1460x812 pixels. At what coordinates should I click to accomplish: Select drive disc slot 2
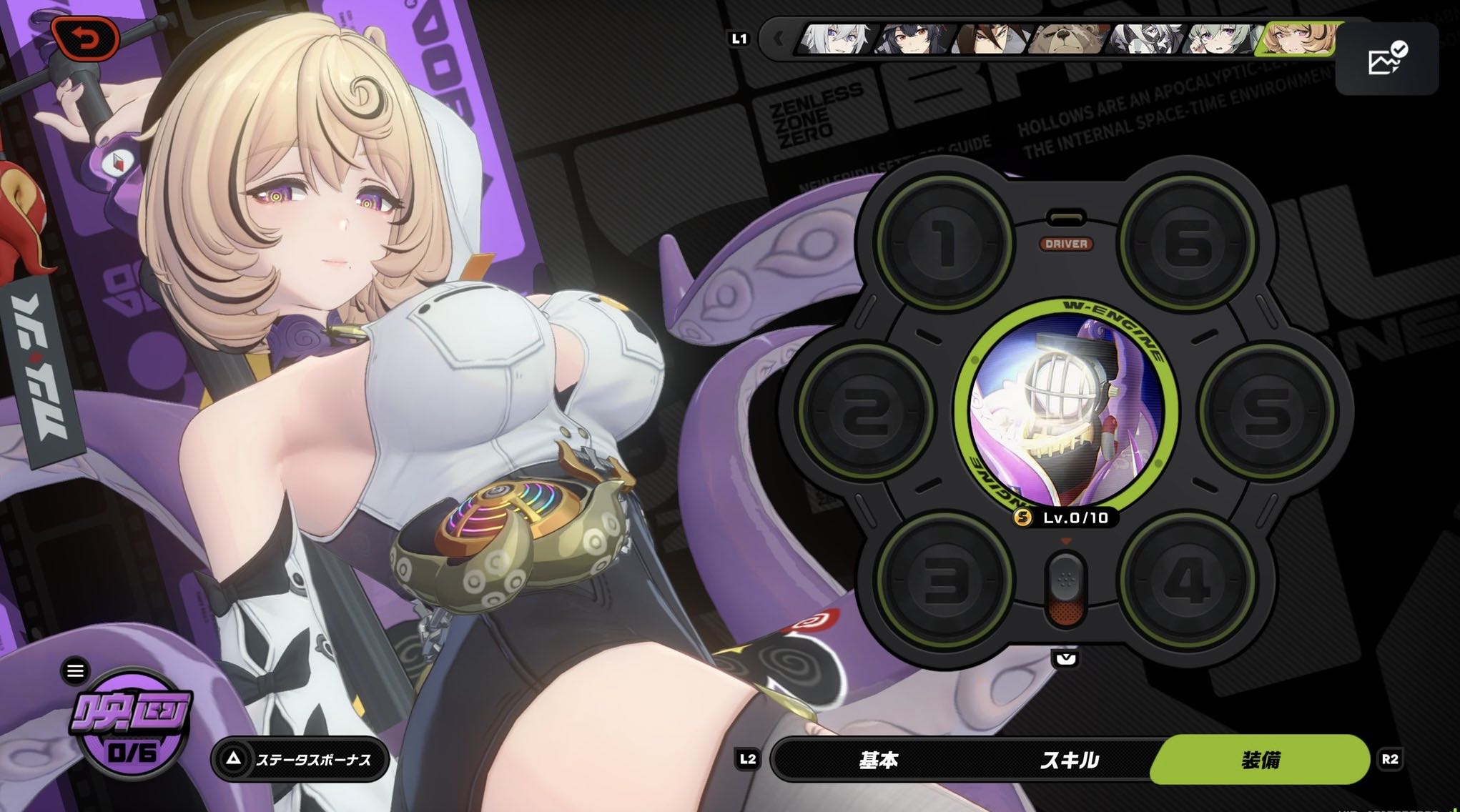tap(867, 410)
